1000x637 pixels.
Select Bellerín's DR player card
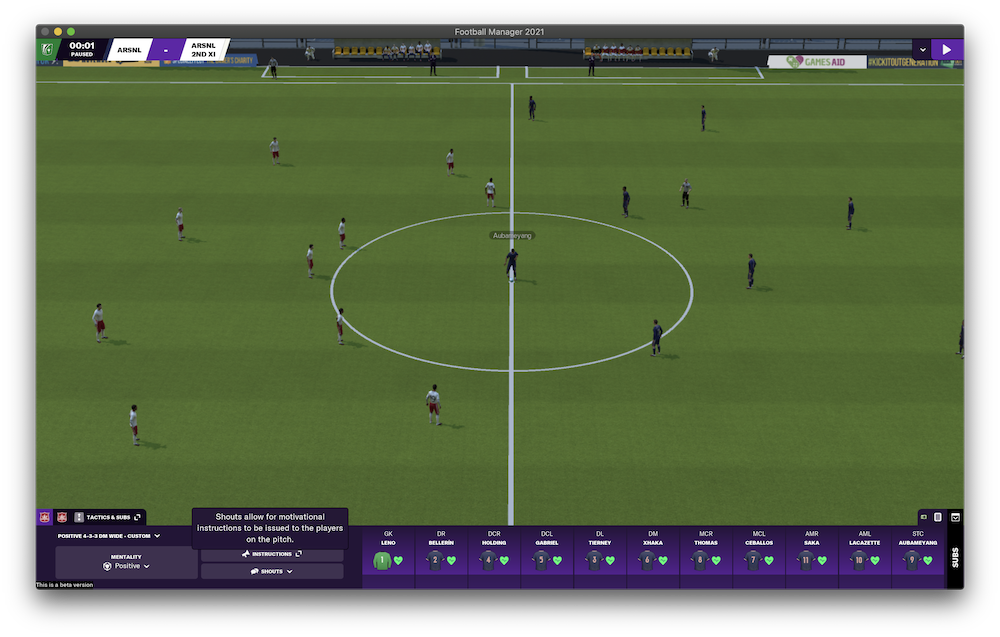pos(442,553)
